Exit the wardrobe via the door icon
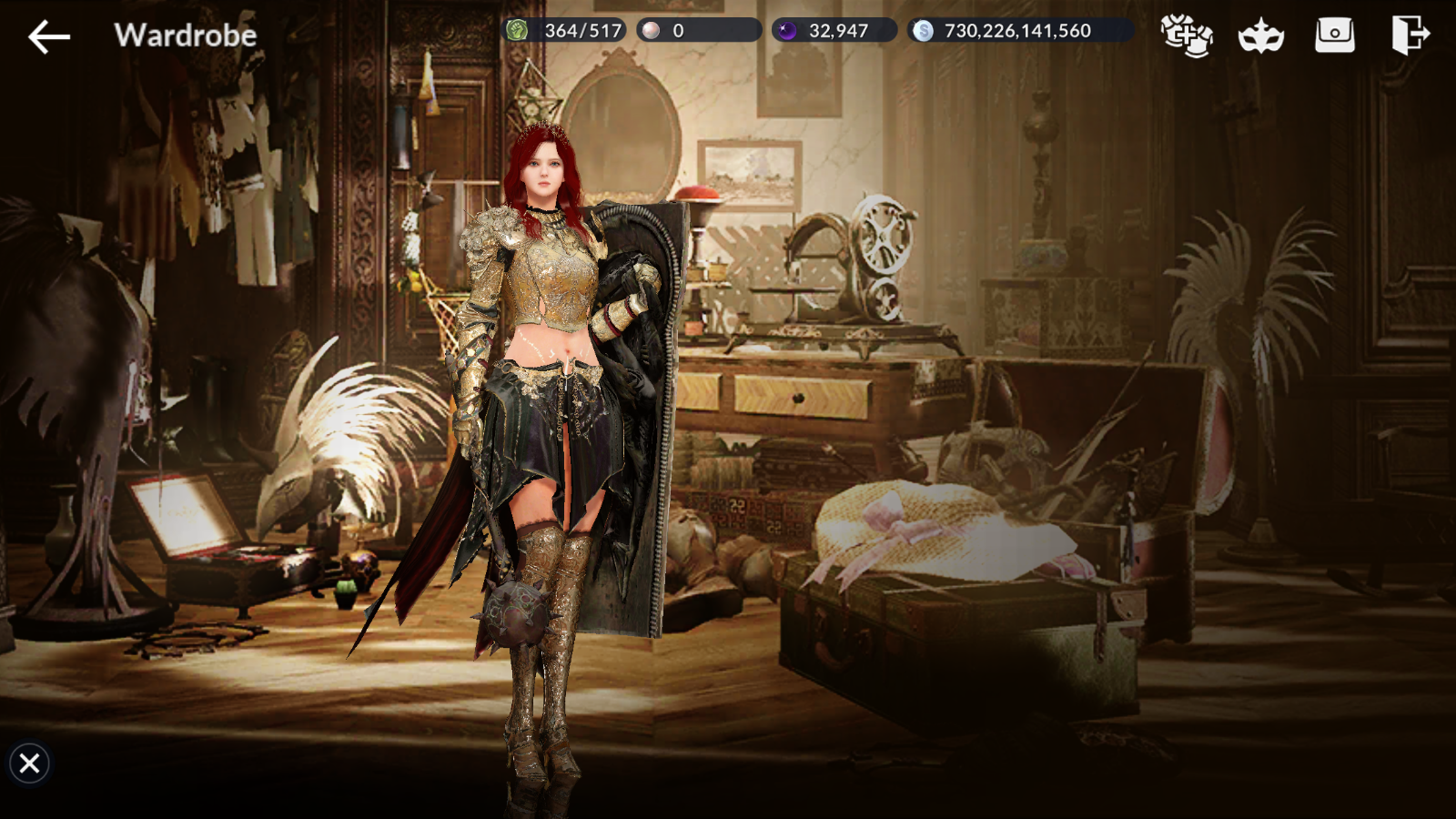Screen dimensions: 1456x819 tap(1410, 35)
